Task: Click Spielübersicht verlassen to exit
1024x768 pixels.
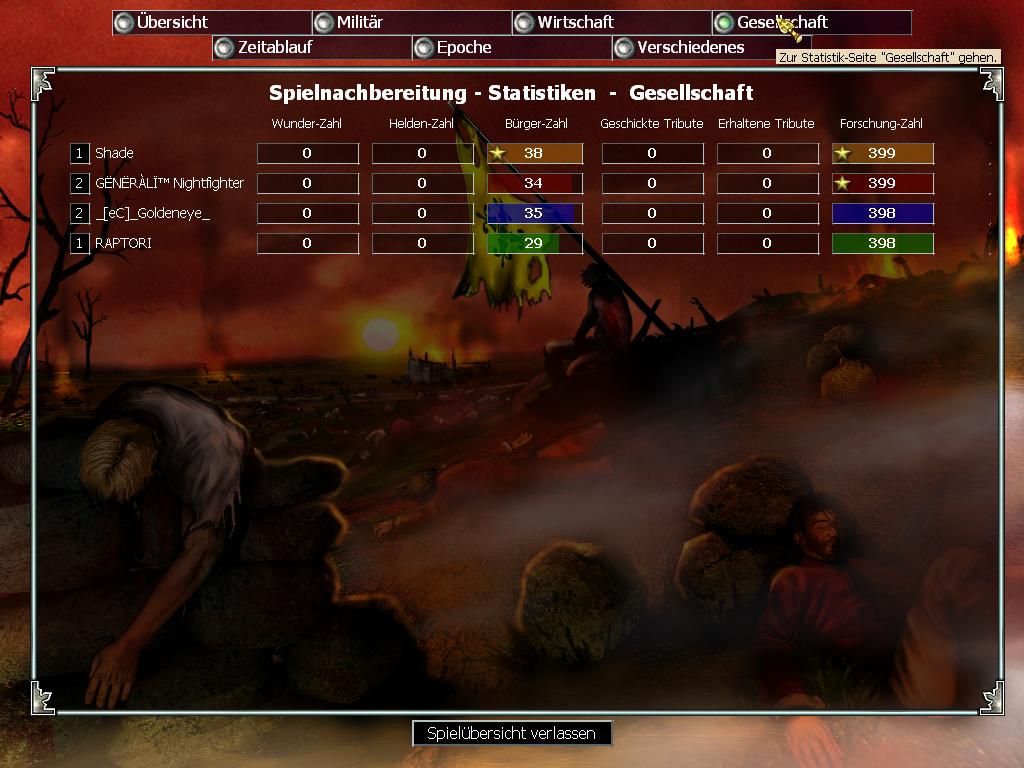Action: 511,733
